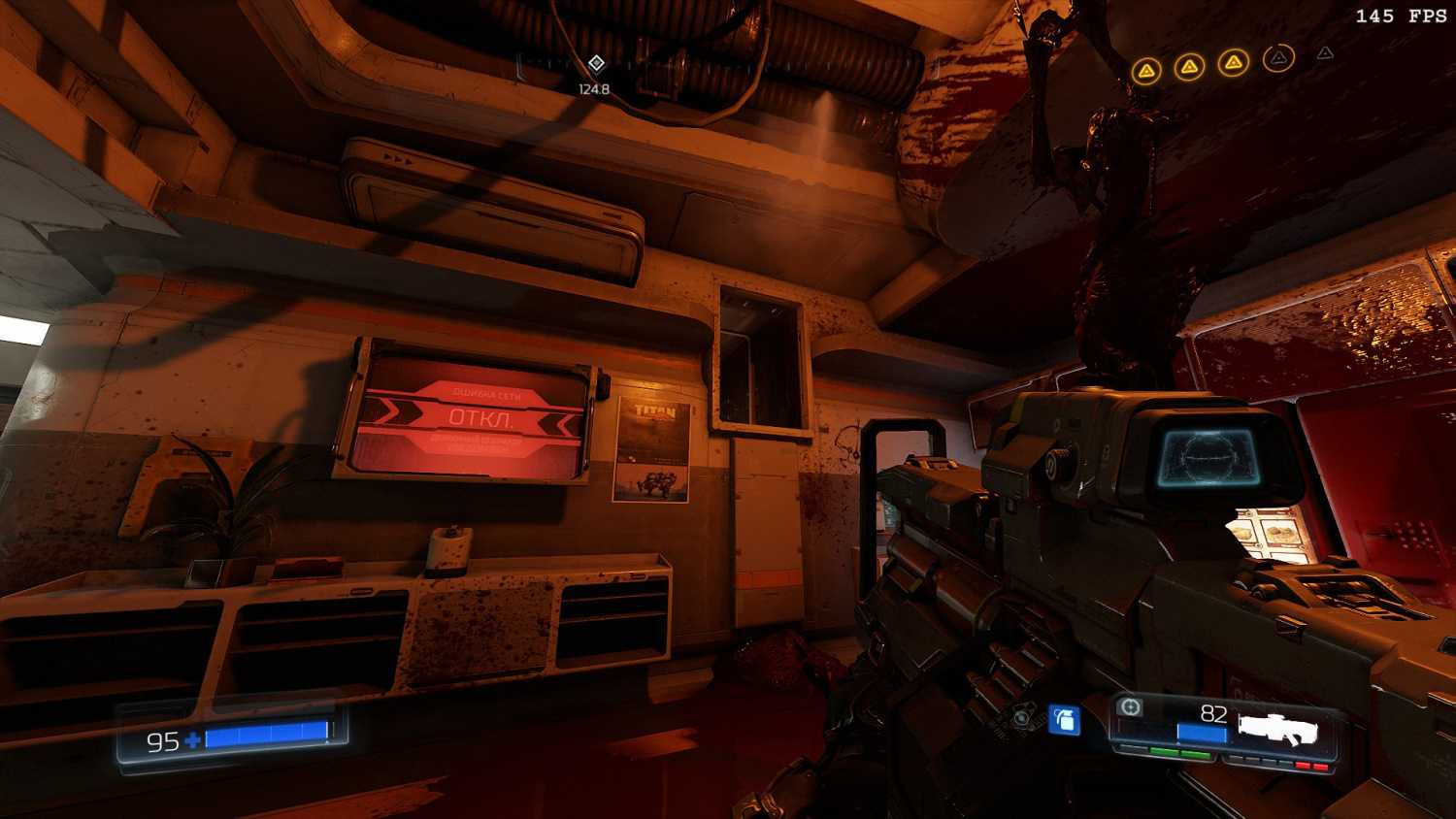Click the diamond objective marker
Screen dimensions: 1456x819
point(596,64)
